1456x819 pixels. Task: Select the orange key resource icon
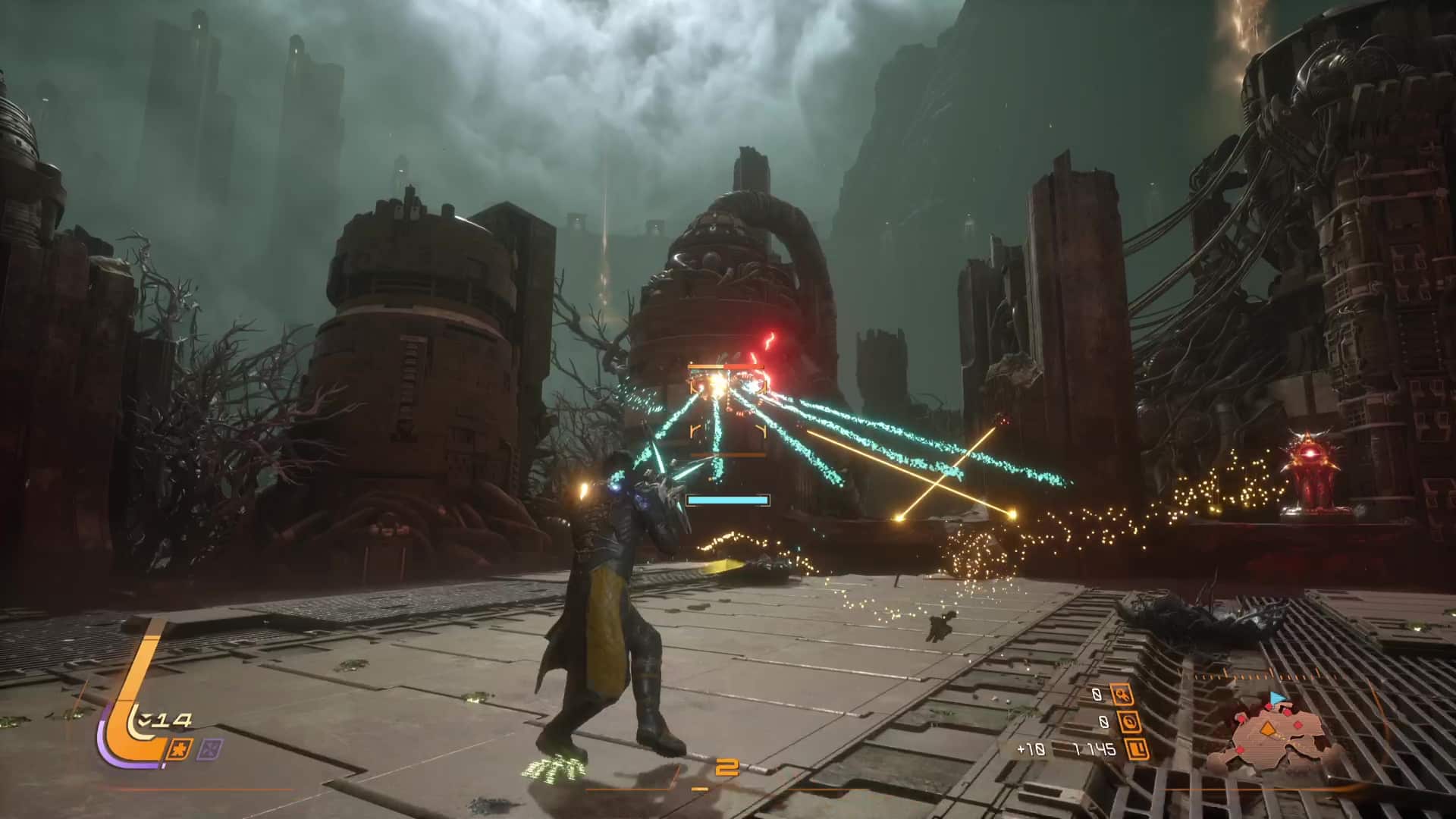(x=1122, y=693)
